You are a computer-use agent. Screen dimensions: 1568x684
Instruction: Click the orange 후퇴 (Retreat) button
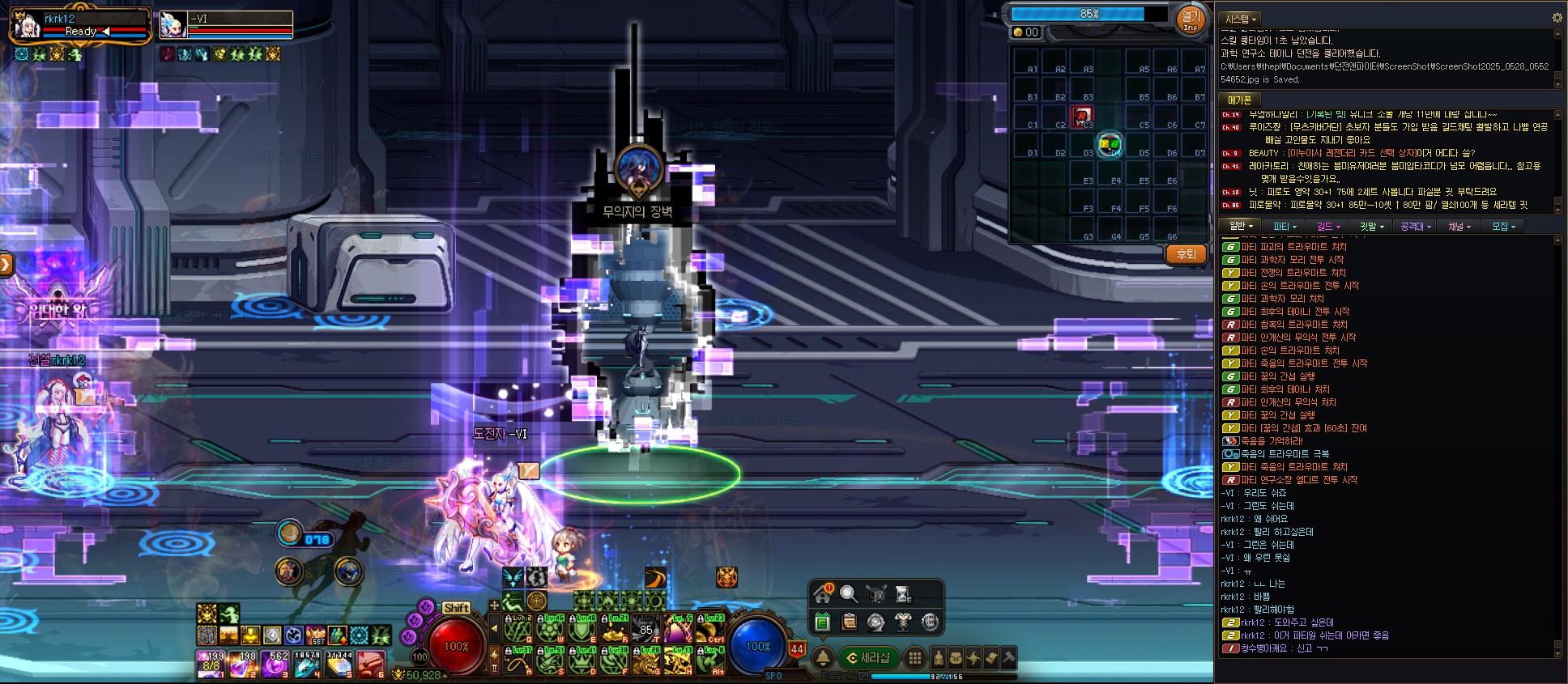[x=1186, y=254]
